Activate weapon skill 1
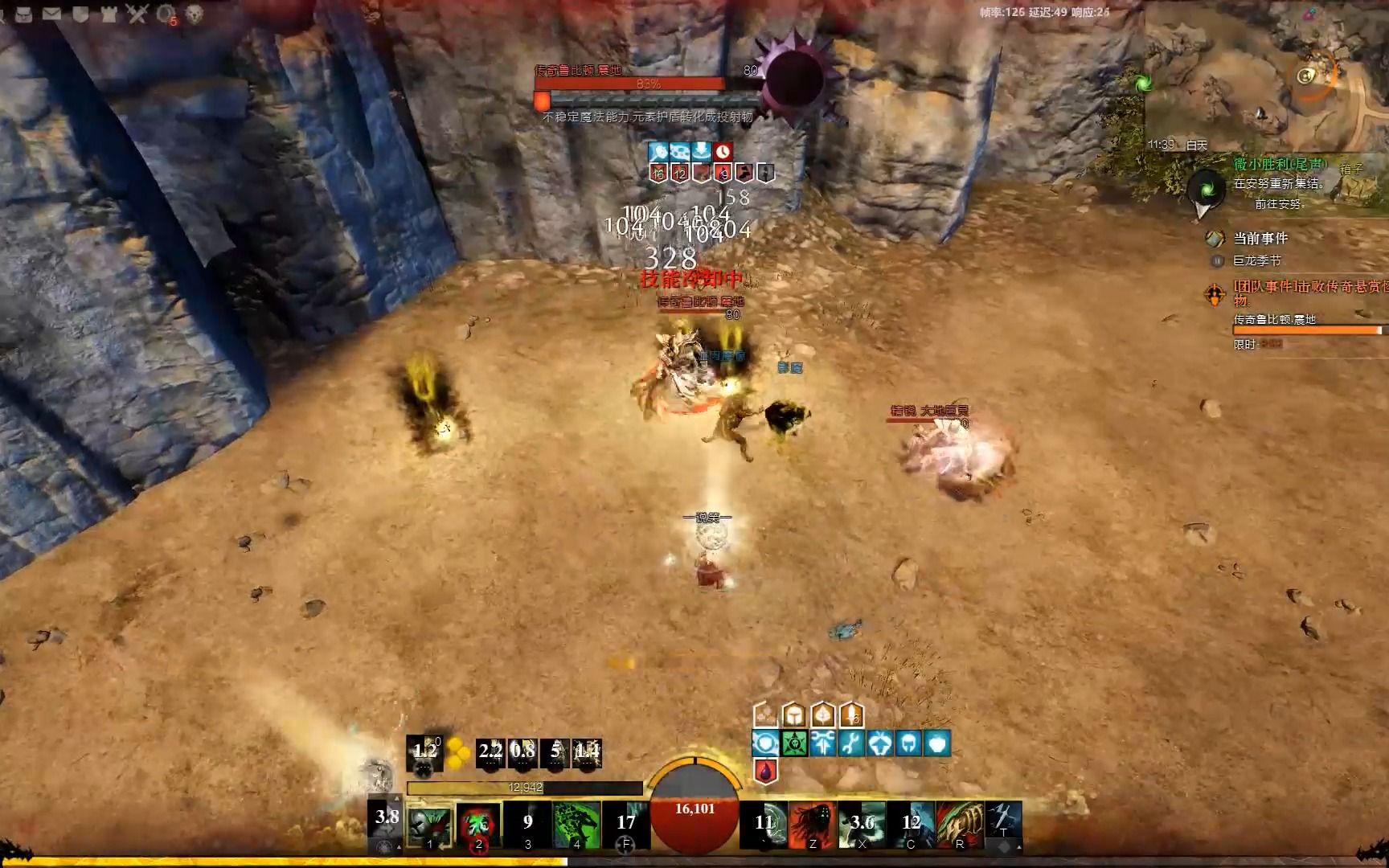Screen dimensions: 1389x868 (429, 824)
